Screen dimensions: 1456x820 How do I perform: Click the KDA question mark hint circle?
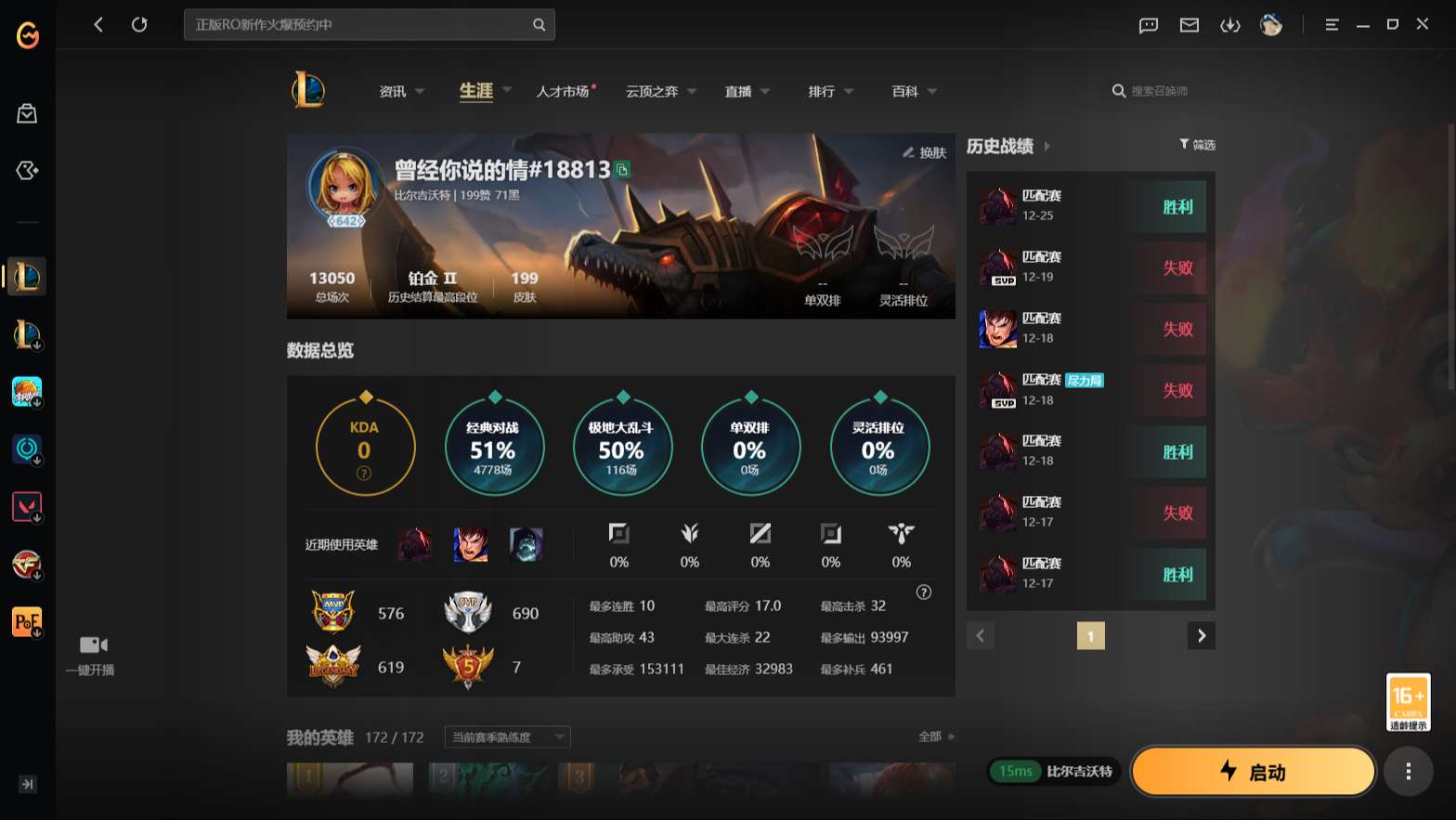coord(364,471)
